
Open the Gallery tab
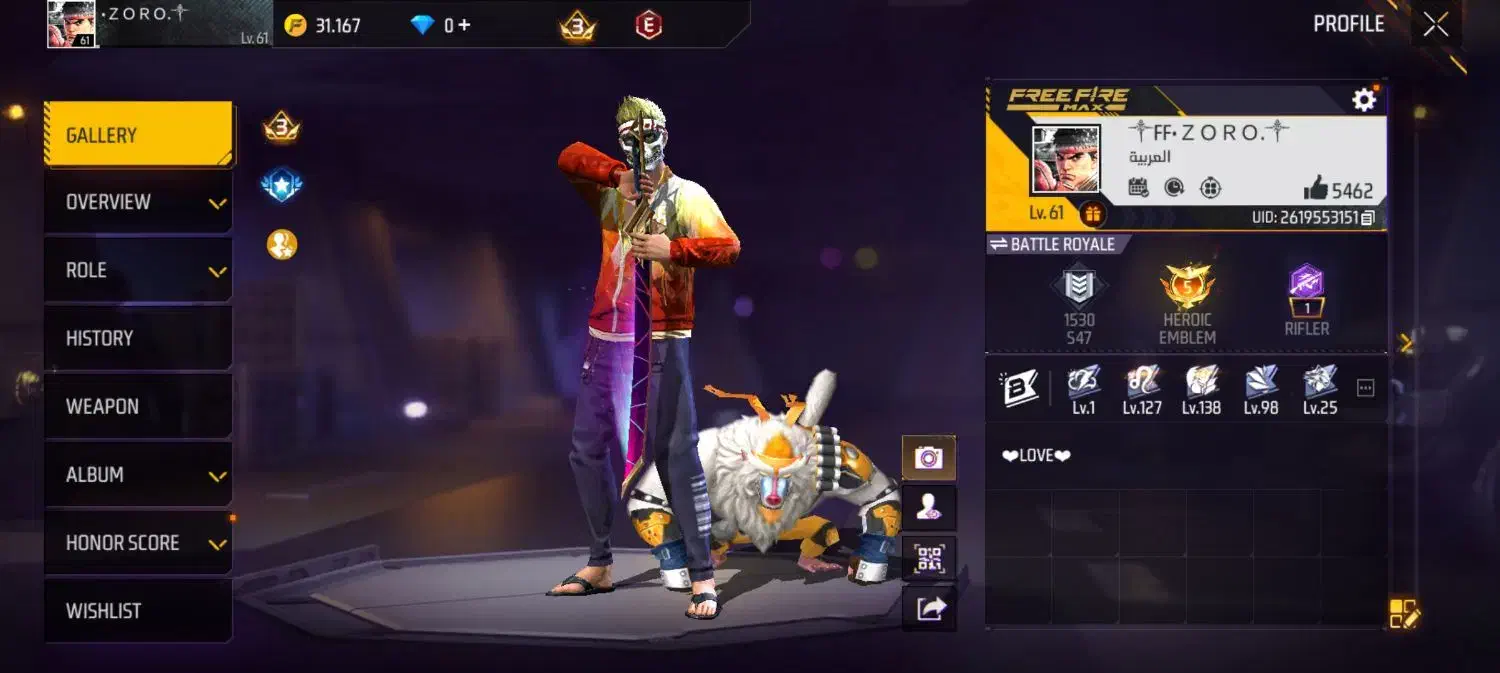[138, 135]
